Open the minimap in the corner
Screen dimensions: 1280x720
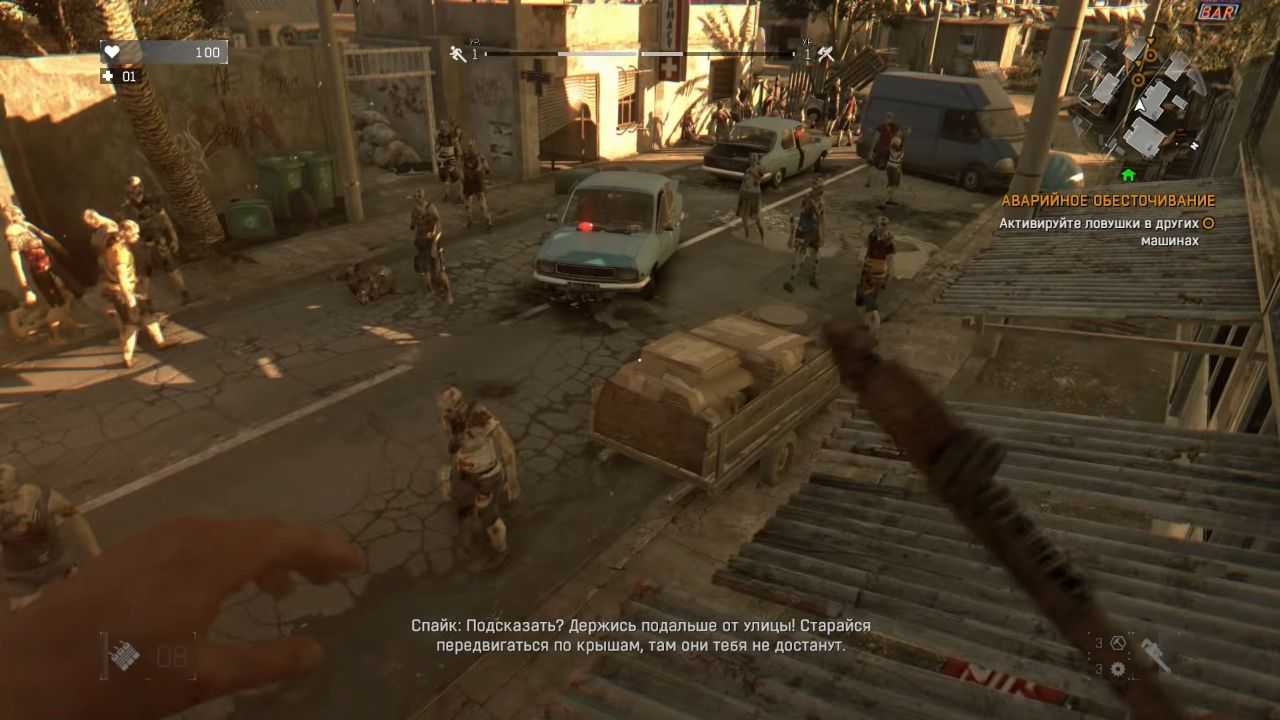point(1141,95)
